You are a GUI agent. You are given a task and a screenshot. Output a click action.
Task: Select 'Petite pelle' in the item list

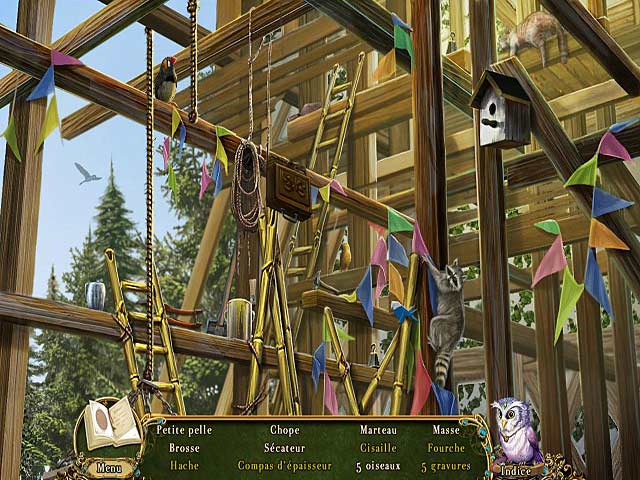click(x=184, y=430)
